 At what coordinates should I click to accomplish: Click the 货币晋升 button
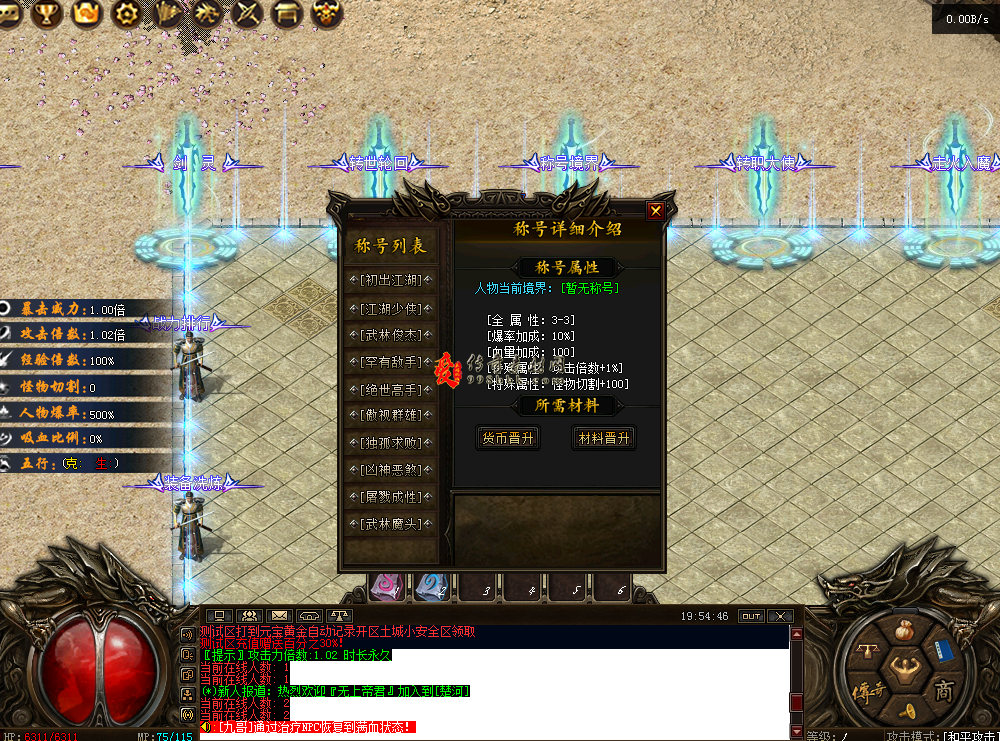pyautogui.click(x=508, y=438)
